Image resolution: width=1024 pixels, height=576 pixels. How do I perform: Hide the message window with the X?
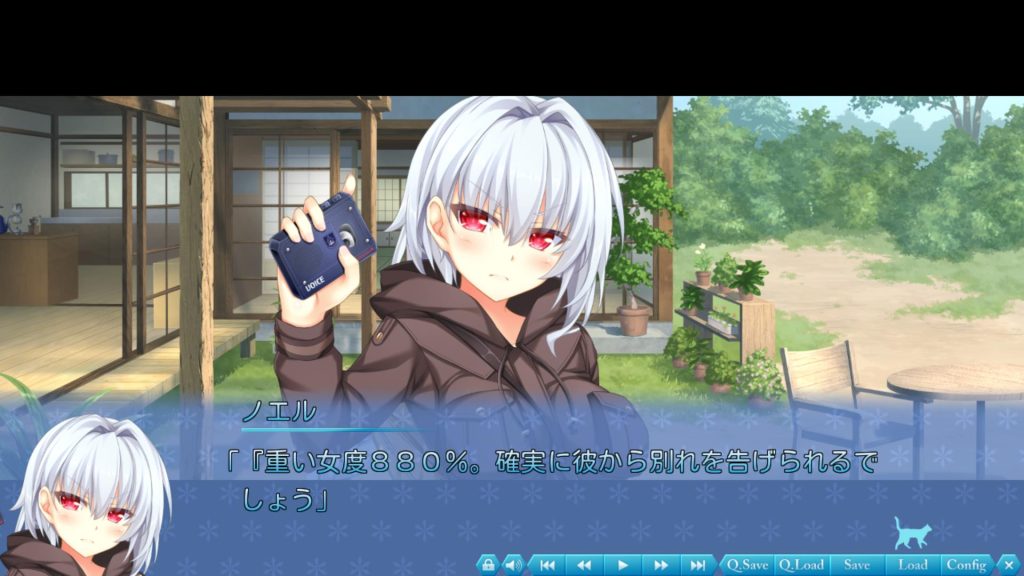pos(1008,565)
